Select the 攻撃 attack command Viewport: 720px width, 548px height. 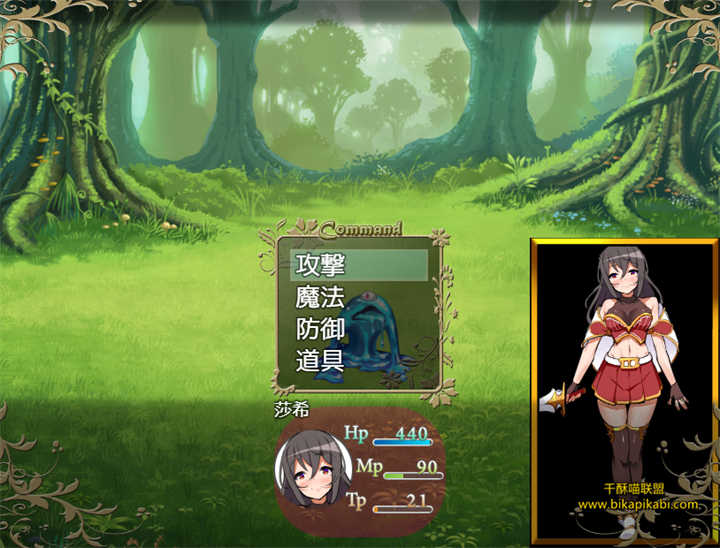pos(320,265)
